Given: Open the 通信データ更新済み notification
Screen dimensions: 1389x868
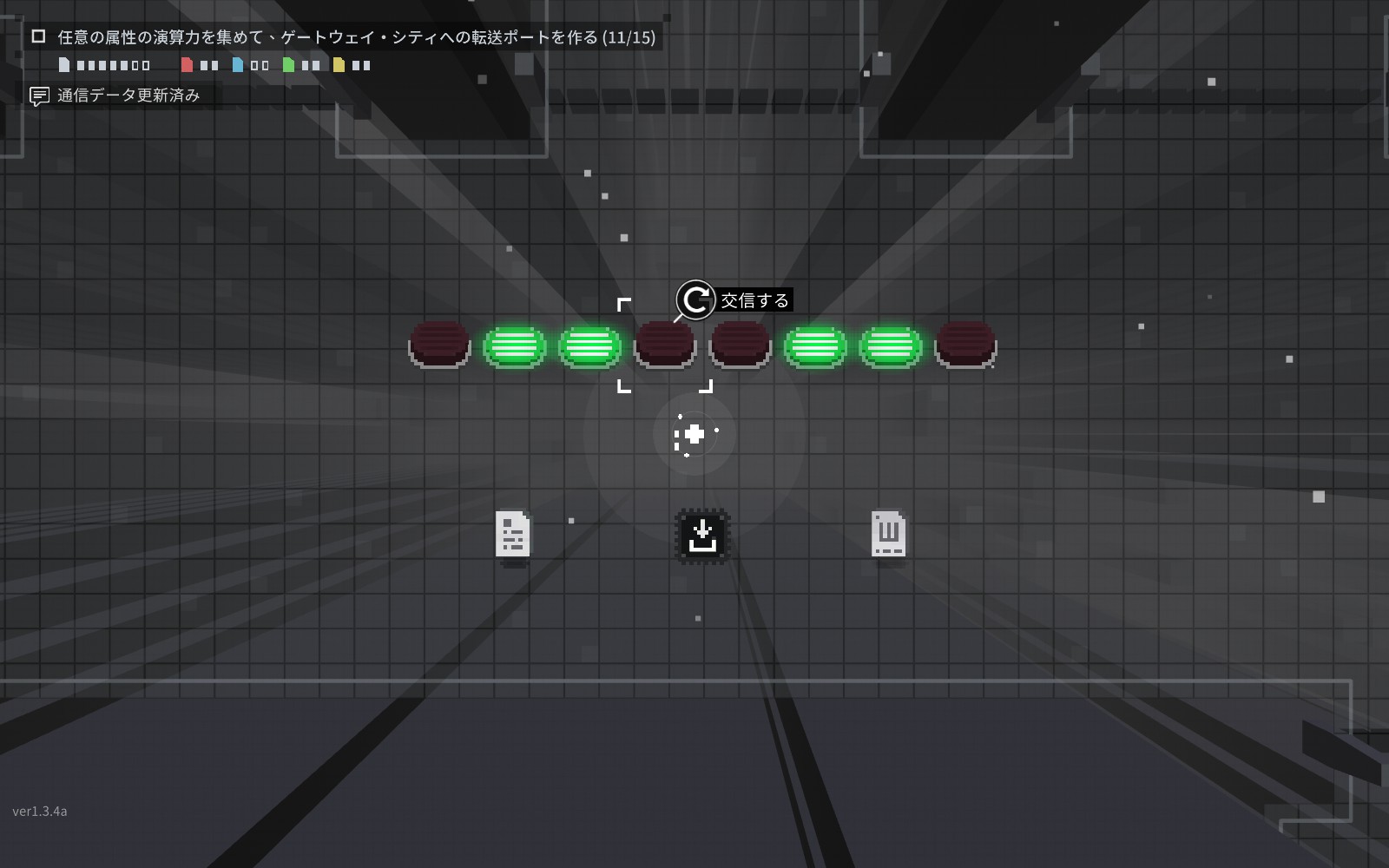Looking at the screenshot, I should pyautogui.click(x=128, y=95).
